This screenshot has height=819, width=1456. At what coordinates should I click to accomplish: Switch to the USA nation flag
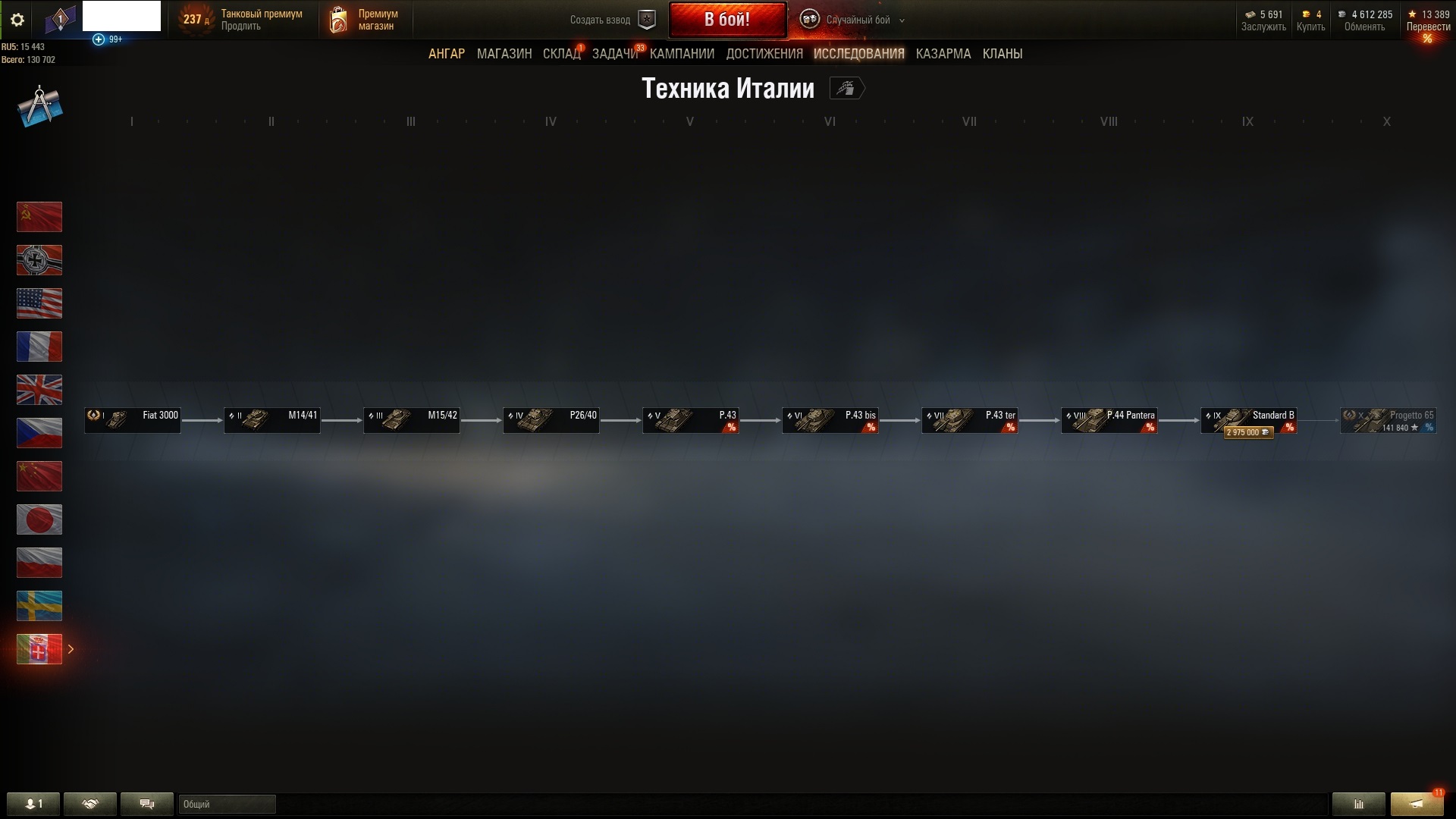point(39,303)
